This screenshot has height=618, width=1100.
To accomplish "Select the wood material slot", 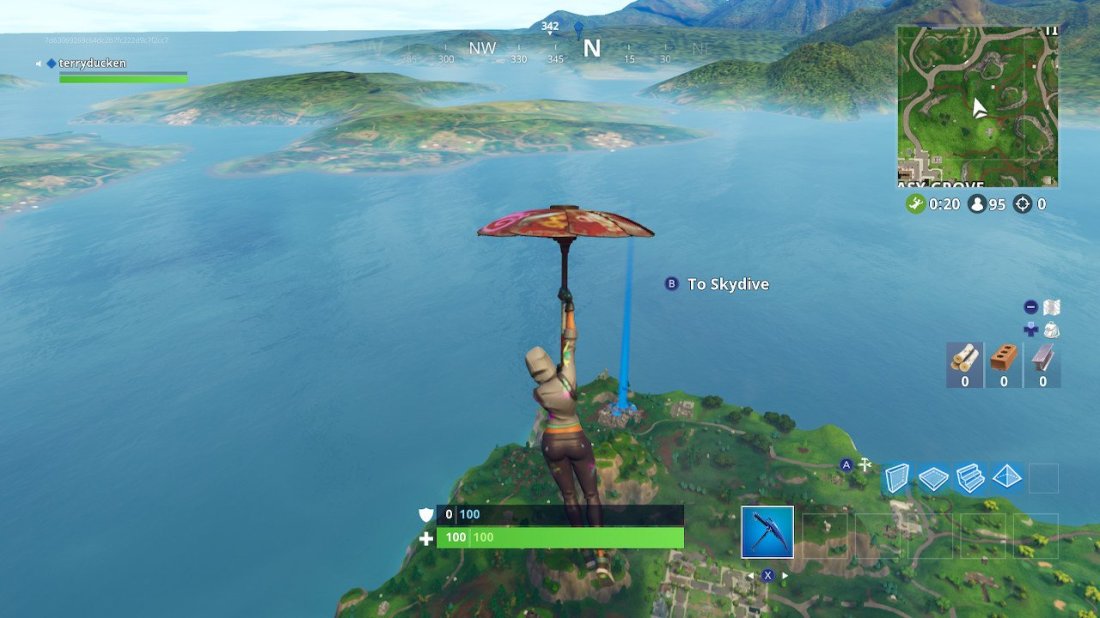I will coord(964,363).
